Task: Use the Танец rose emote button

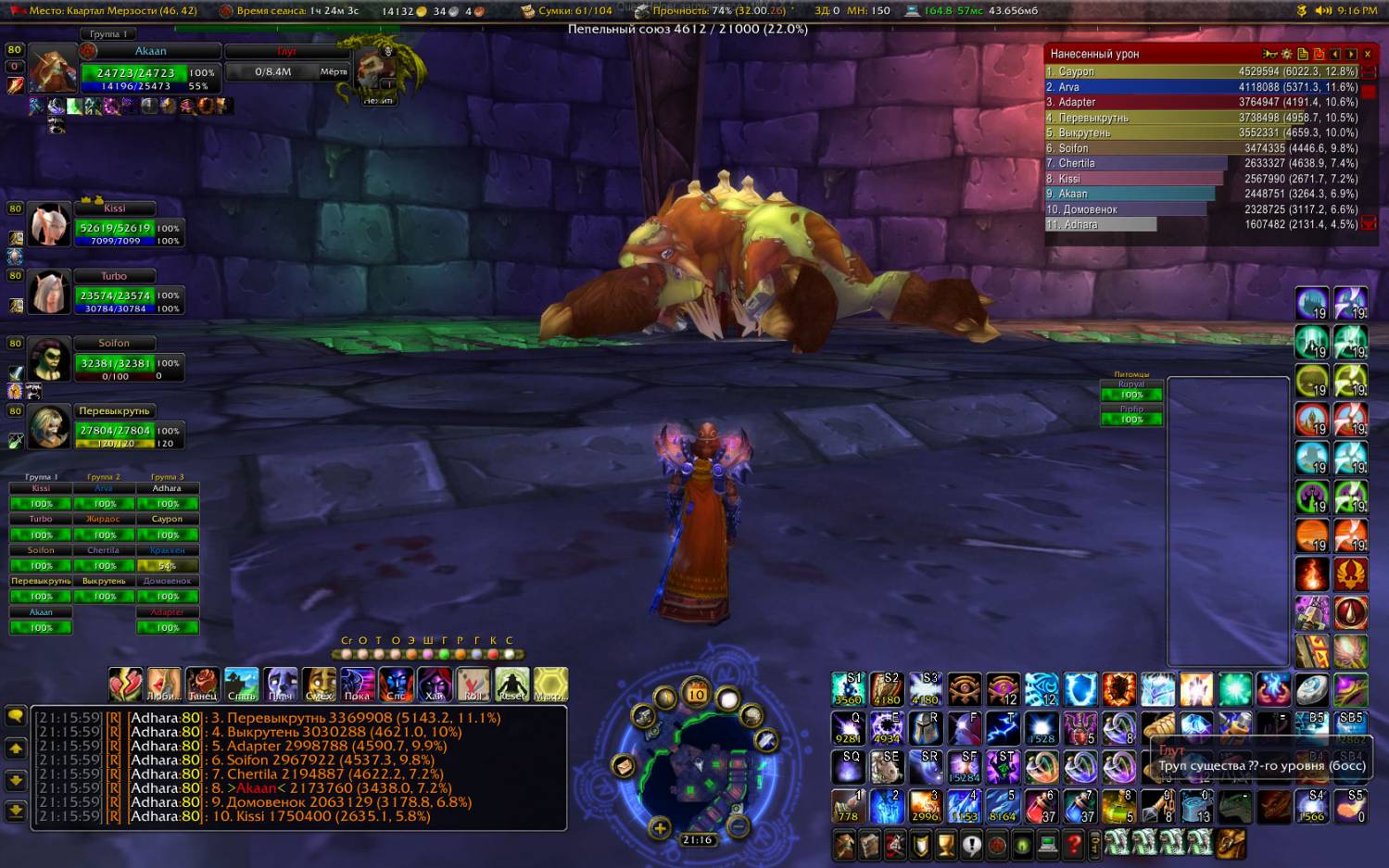Action: point(202,685)
